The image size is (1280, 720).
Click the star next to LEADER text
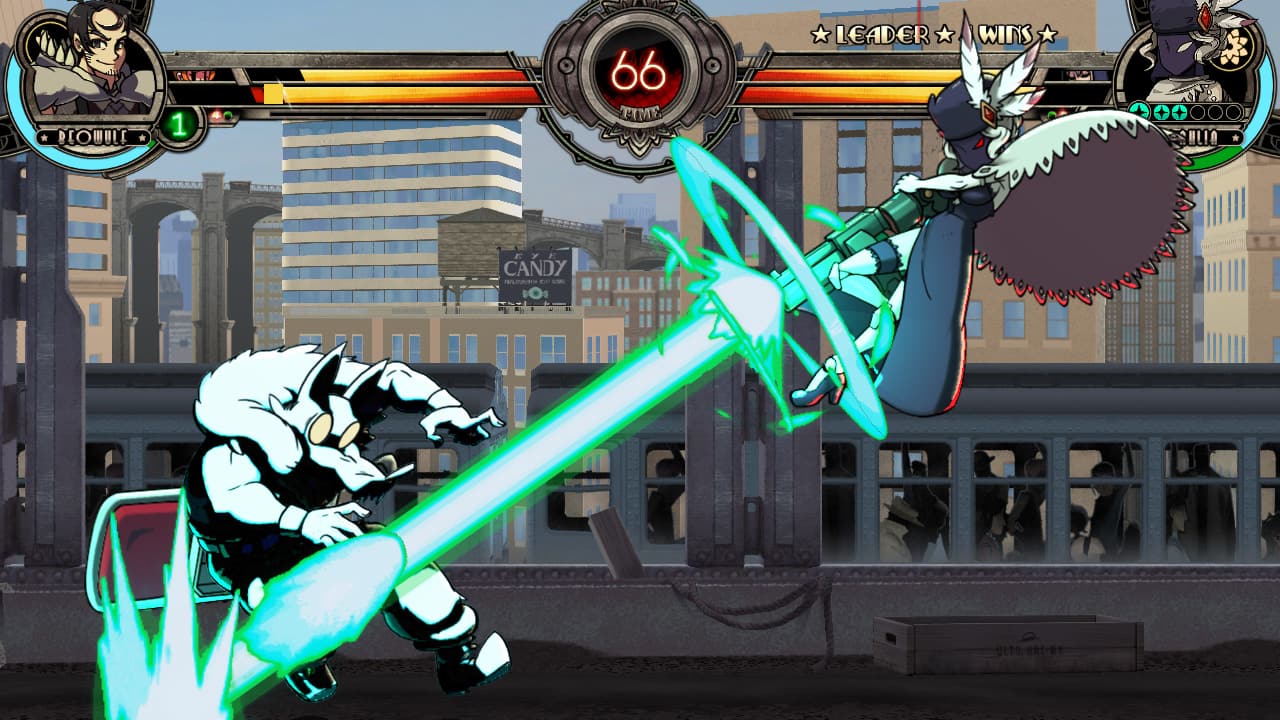[x=822, y=32]
